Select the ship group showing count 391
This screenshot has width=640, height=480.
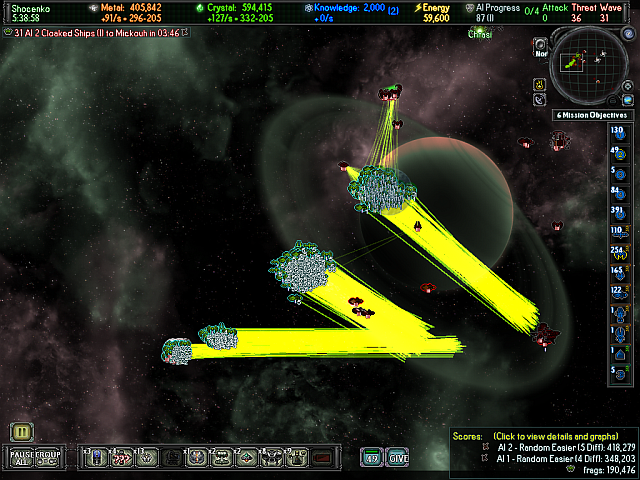617,211
